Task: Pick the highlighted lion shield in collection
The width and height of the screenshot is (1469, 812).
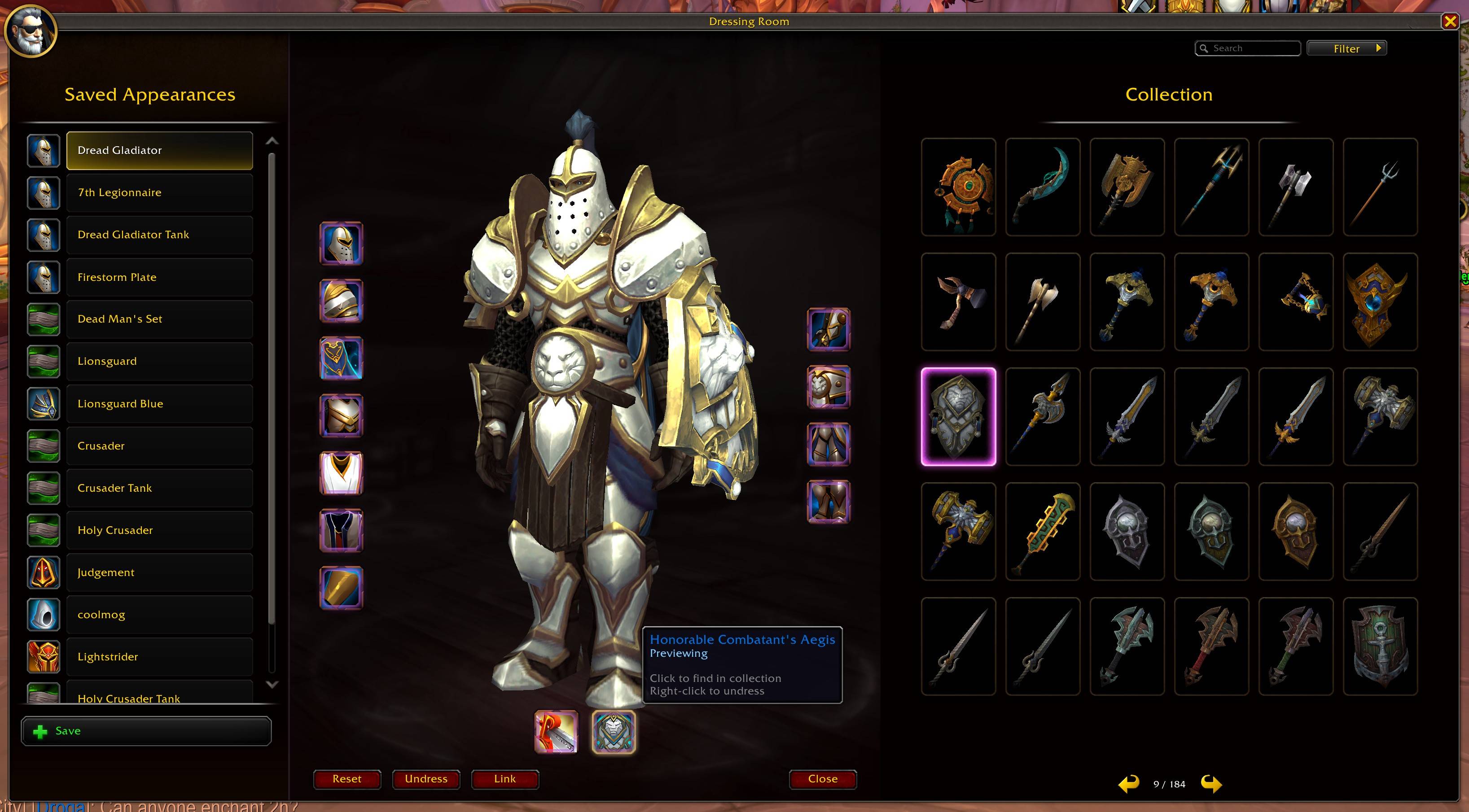Action: click(x=958, y=416)
